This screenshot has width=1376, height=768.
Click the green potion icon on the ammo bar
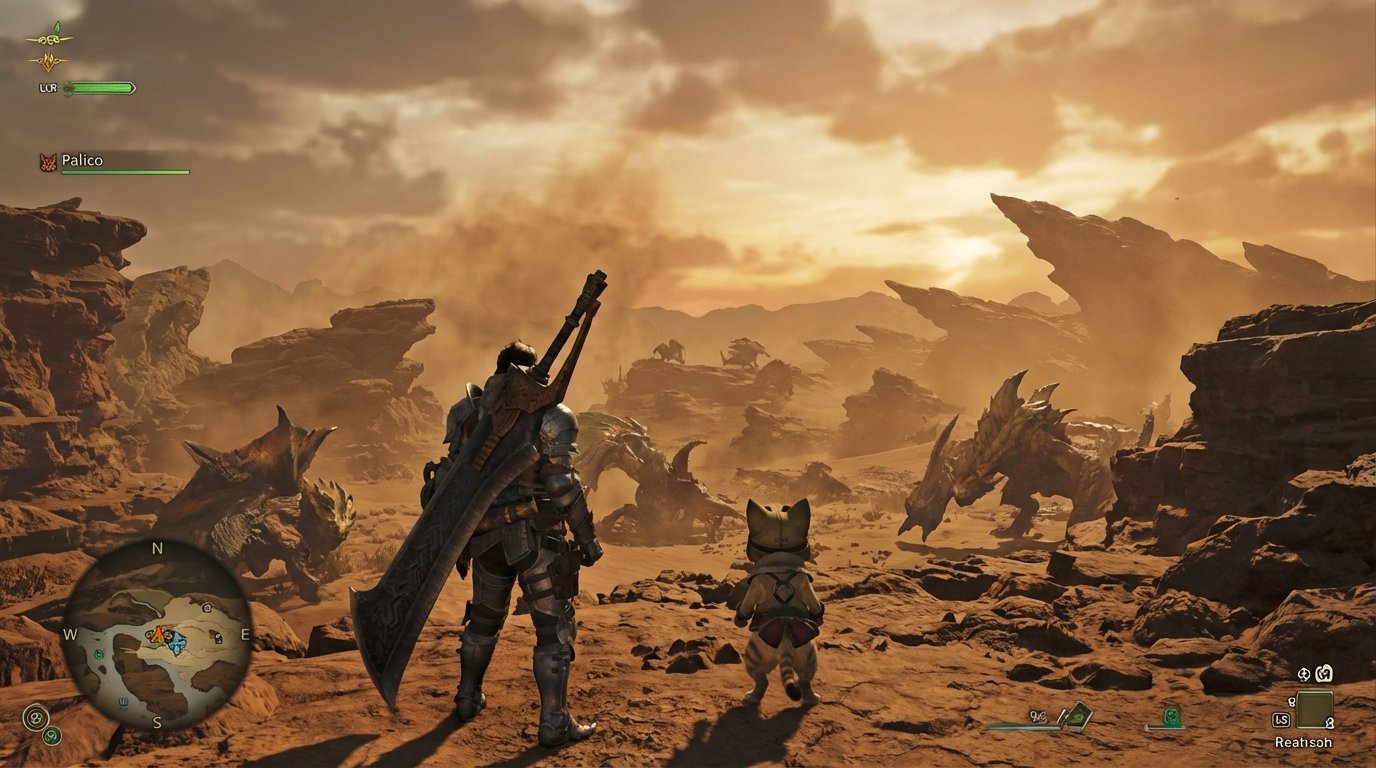click(1171, 715)
